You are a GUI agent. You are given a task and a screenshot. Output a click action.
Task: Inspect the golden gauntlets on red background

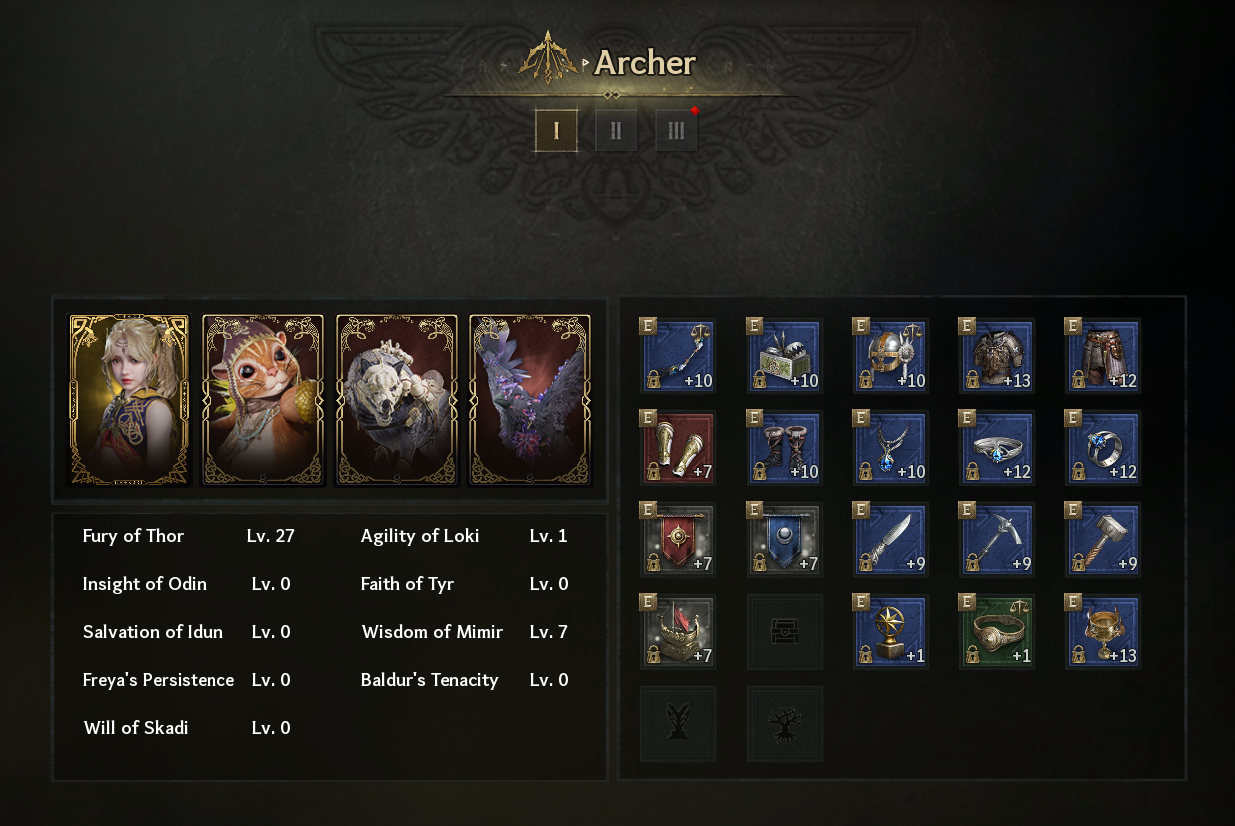678,448
